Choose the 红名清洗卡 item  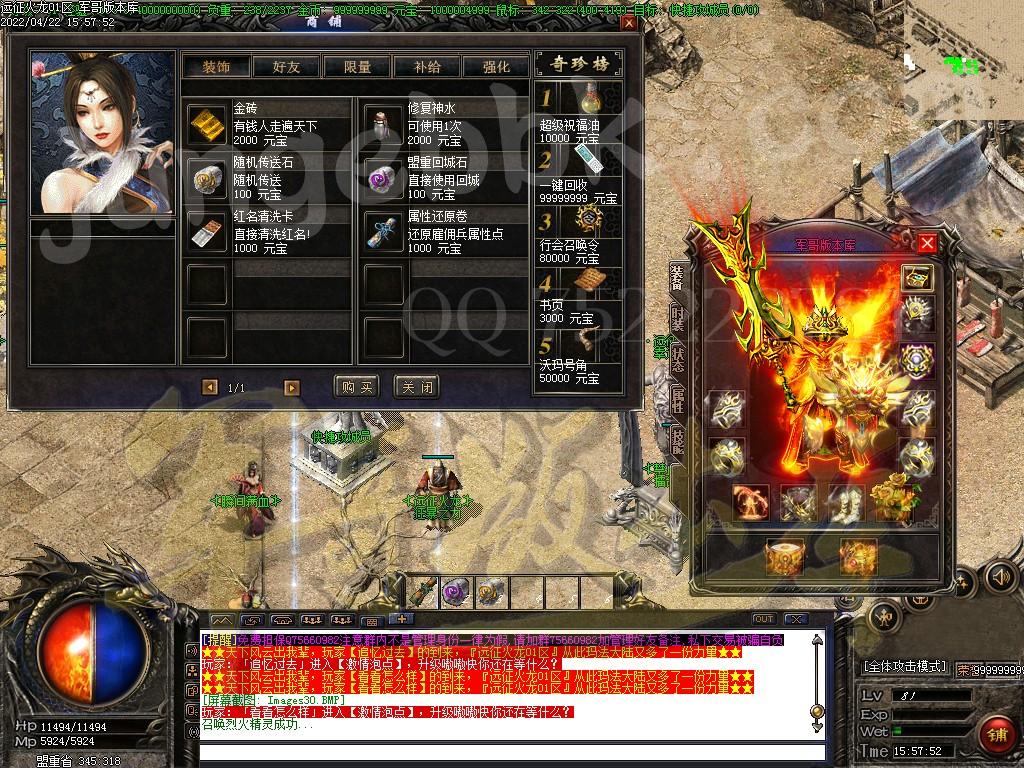208,232
